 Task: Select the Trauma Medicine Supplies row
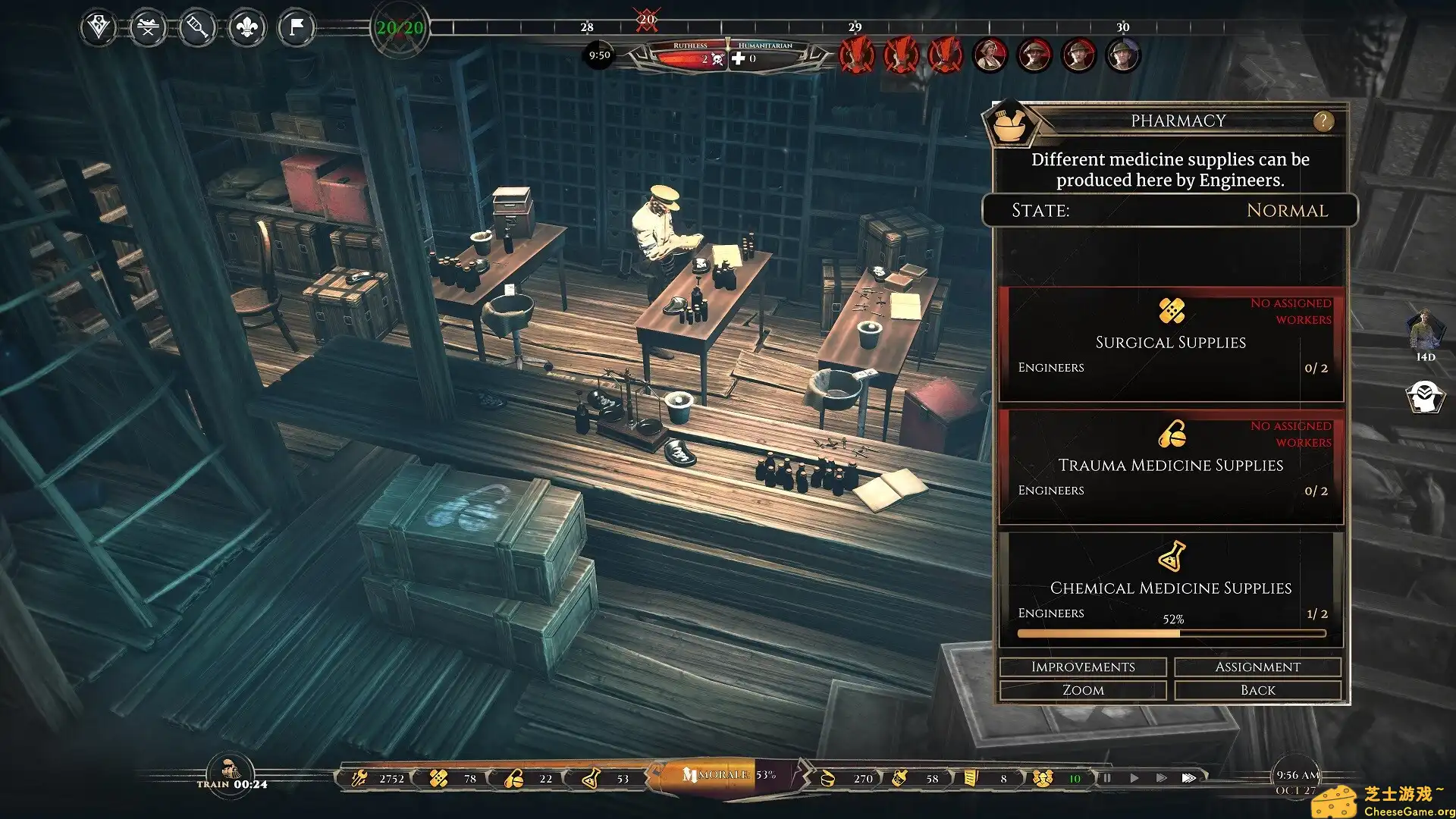tap(1171, 466)
